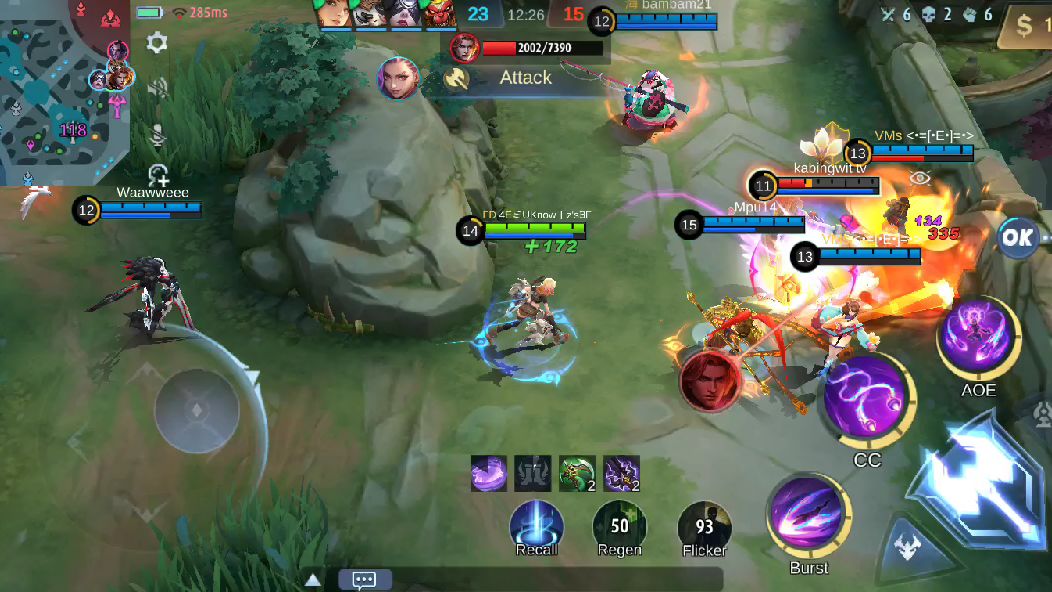The height and width of the screenshot is (592, 1052).
Task: Toggle the speaker sound icon
Action: (157, 88)
